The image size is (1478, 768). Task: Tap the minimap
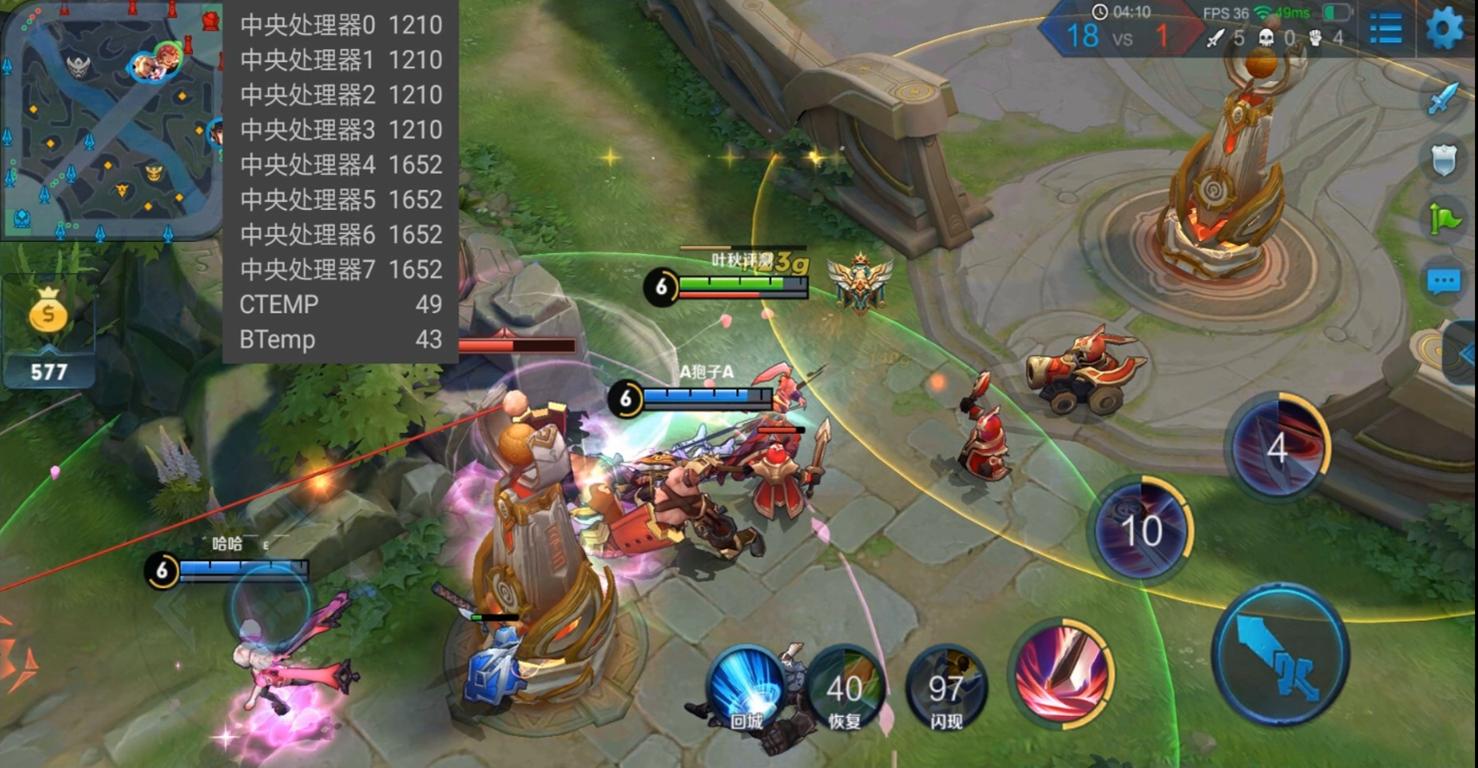[x=110, y=120]
